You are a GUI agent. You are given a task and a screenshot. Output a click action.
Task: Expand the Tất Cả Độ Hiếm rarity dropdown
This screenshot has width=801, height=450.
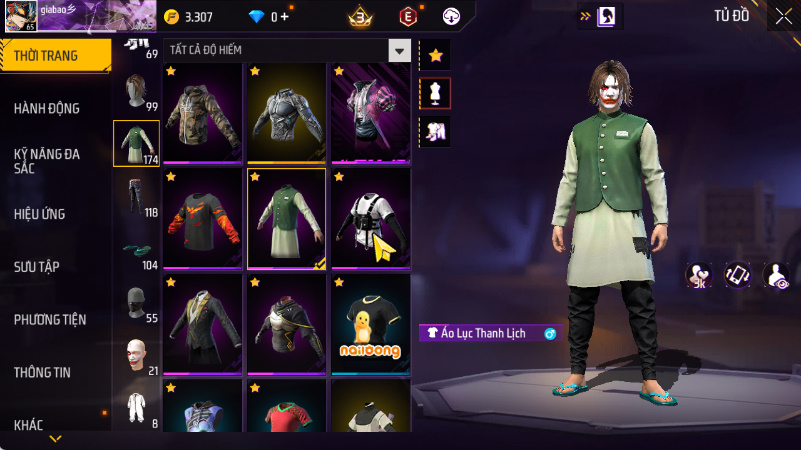399,50
